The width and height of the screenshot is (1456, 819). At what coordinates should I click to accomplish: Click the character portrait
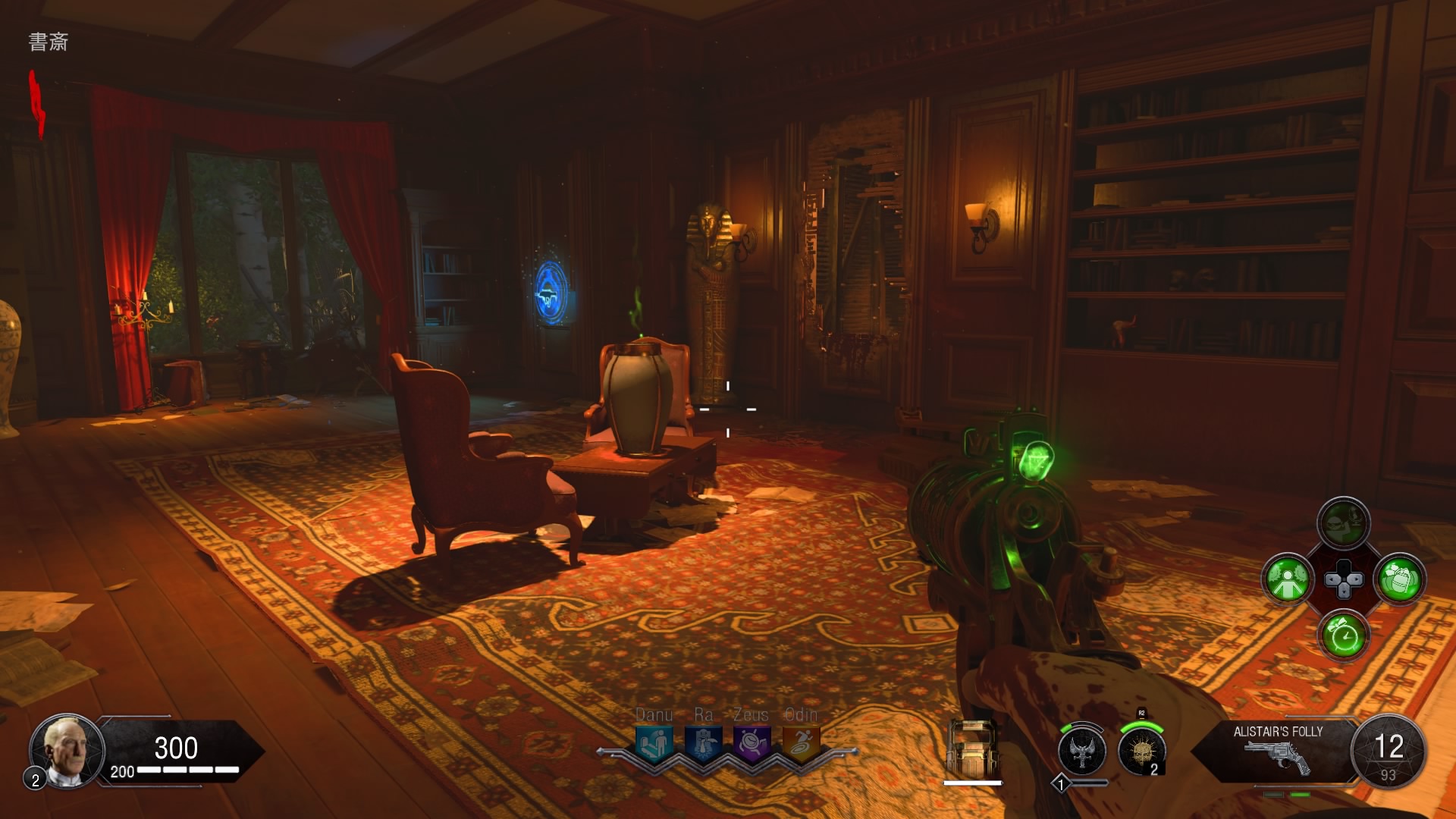[67, 751]
